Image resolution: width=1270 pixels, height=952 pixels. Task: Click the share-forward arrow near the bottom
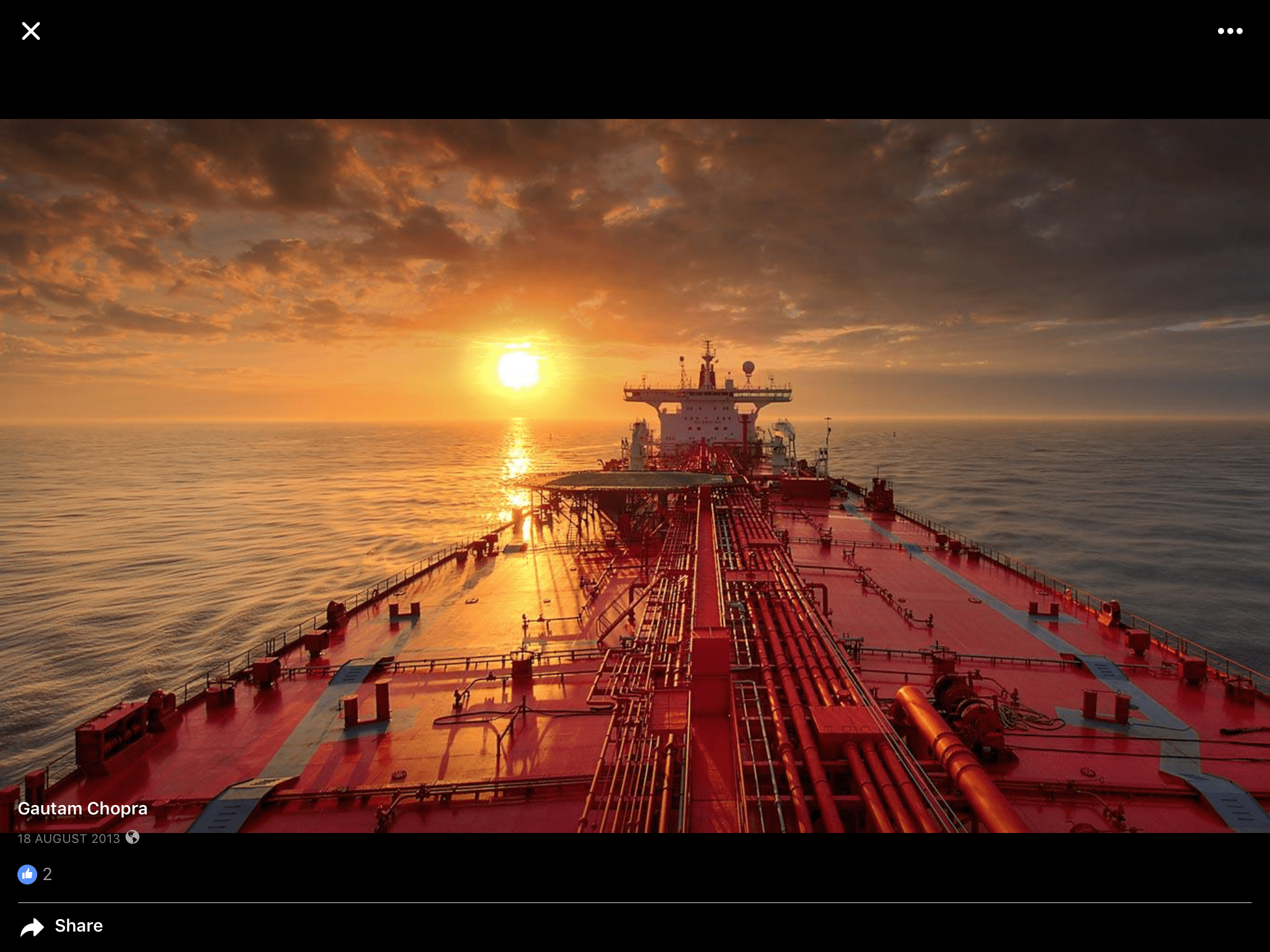point(31,926)
